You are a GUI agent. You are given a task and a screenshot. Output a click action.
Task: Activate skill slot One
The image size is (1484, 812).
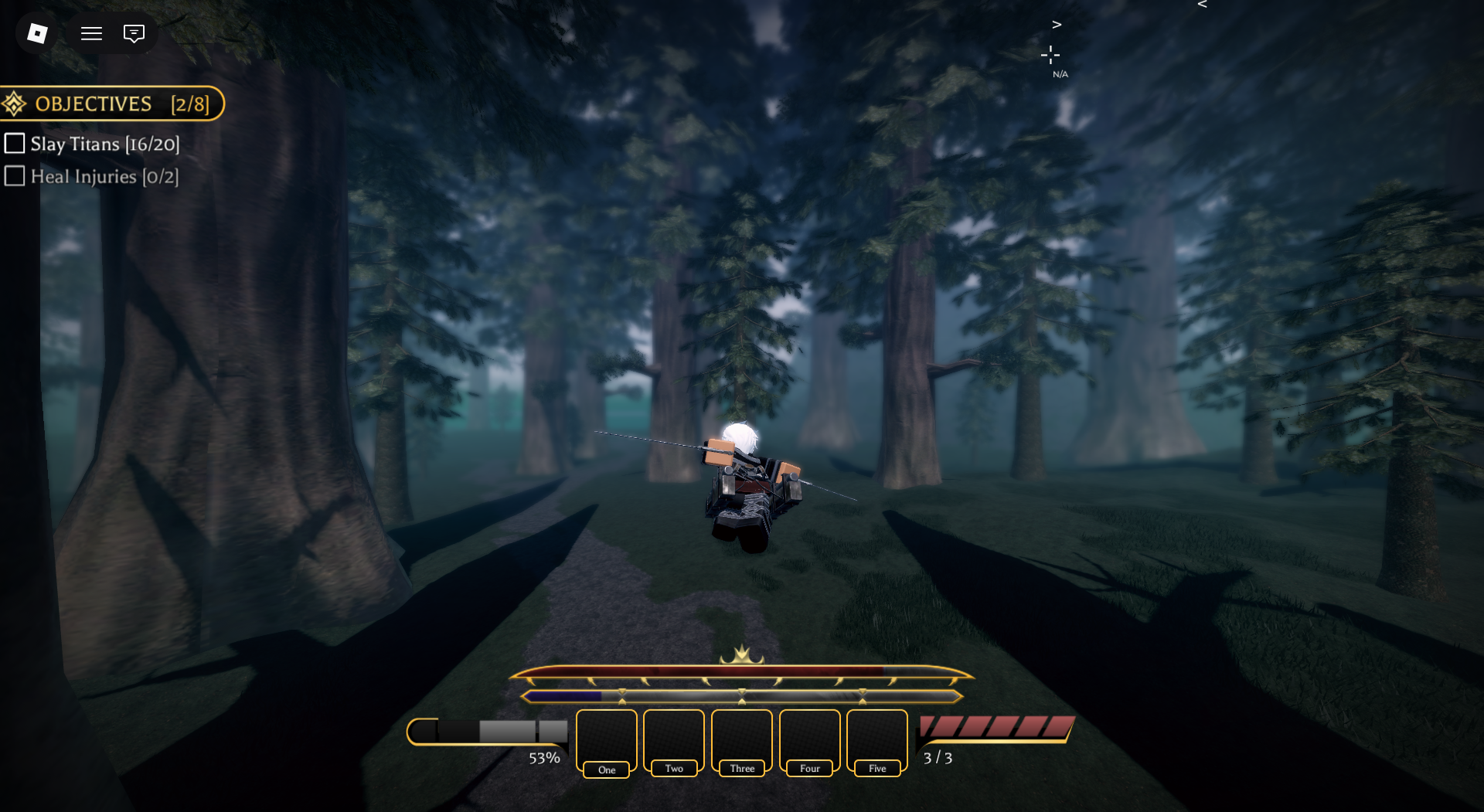[x=607, y=742]
